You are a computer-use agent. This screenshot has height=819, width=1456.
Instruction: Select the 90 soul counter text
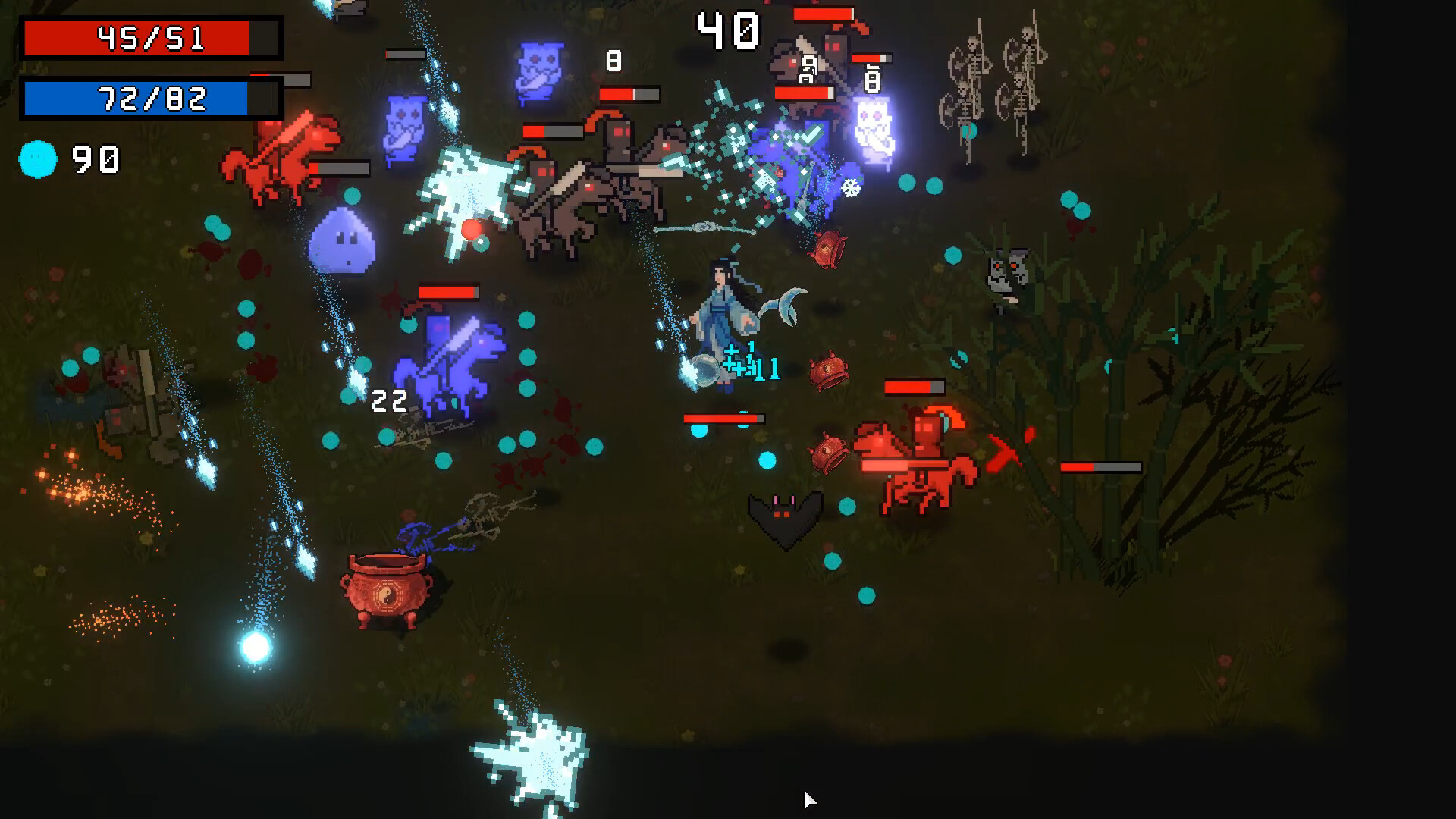[93, 157]
